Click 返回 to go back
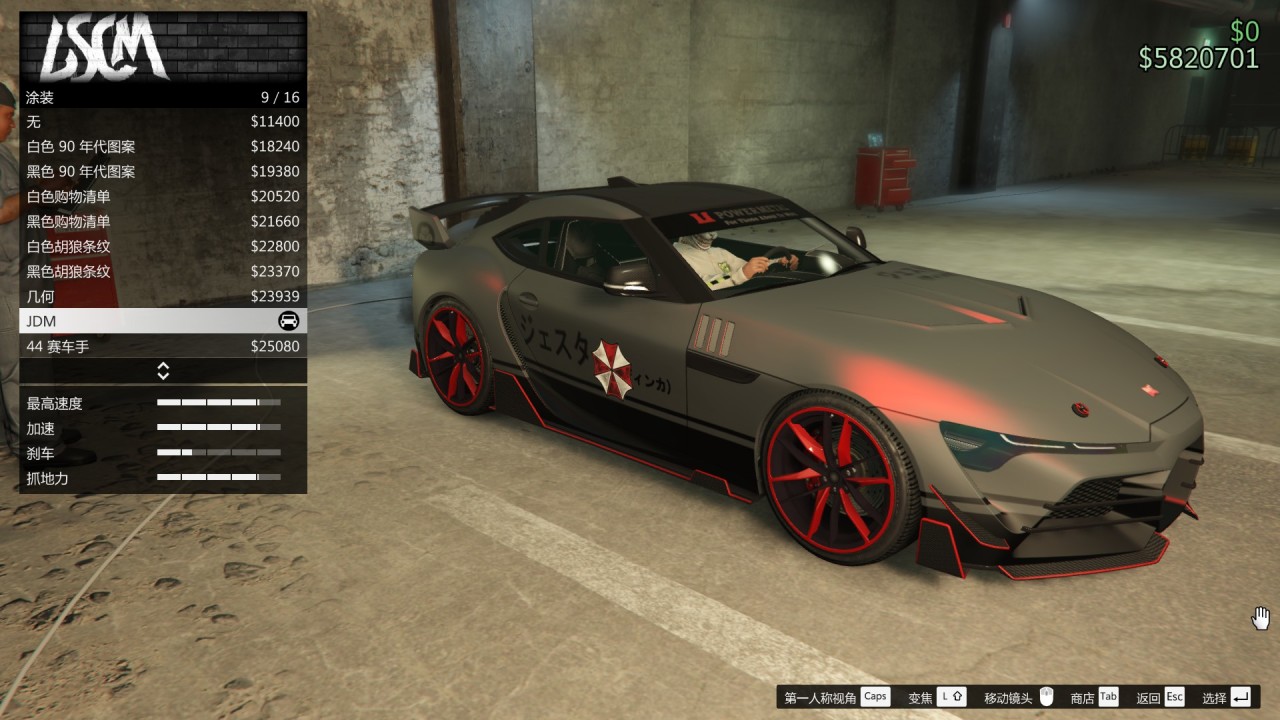The height and width of the screenshot is (720, 1280). pyautogui.click(x=1148, y=696)
